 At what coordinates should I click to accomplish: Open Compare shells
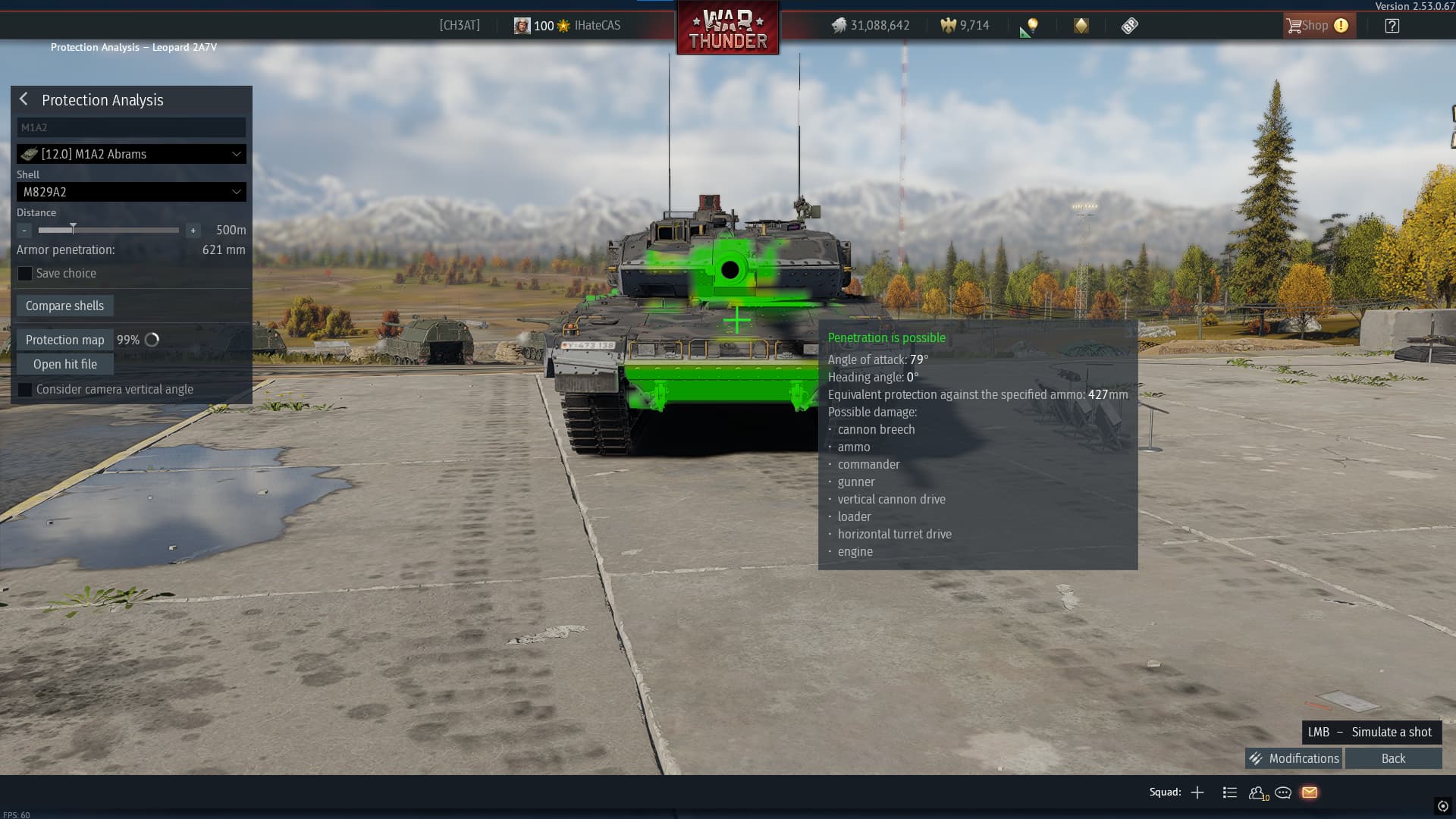point(64,306)
